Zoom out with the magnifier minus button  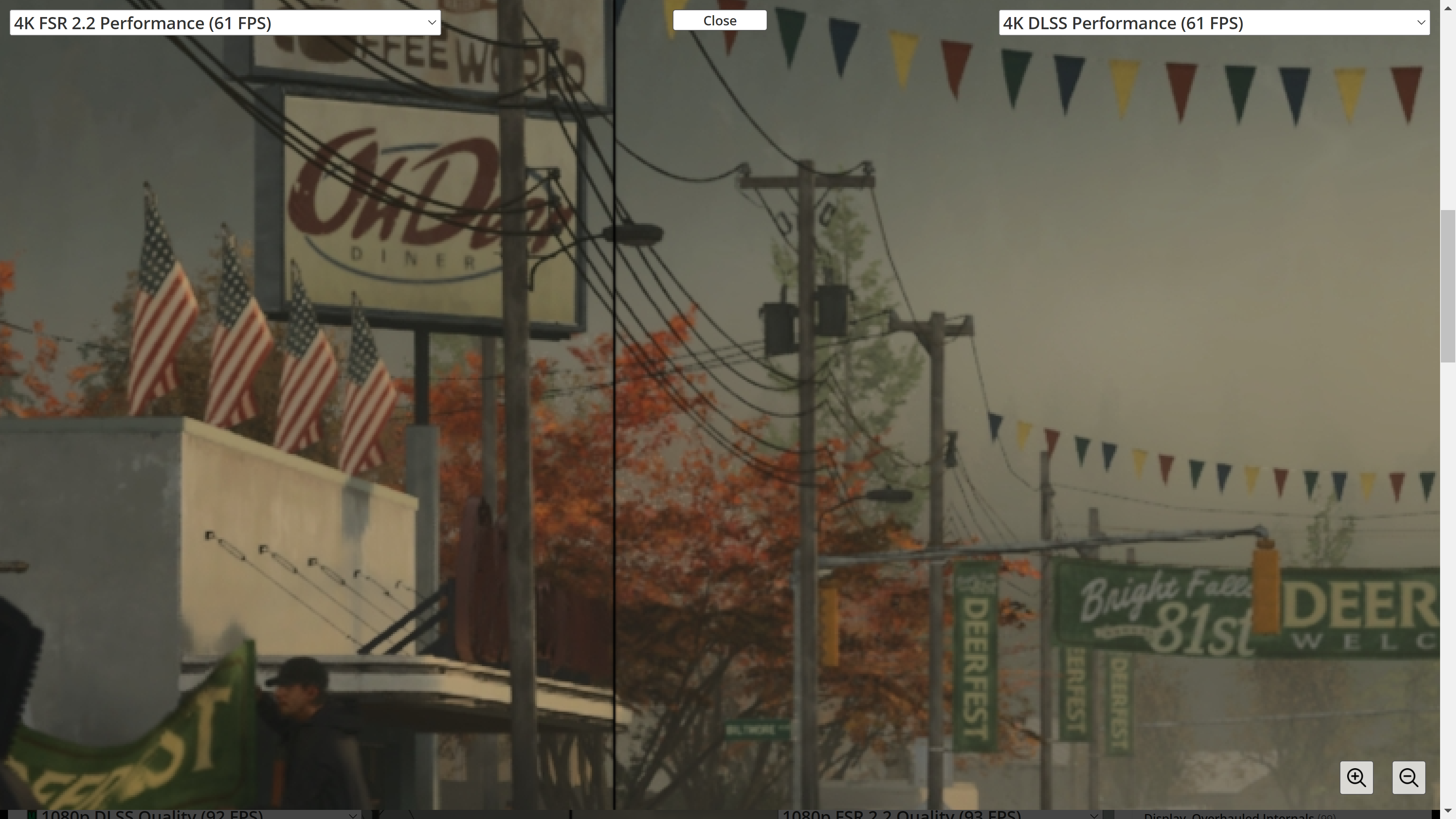pos(1408,777)
